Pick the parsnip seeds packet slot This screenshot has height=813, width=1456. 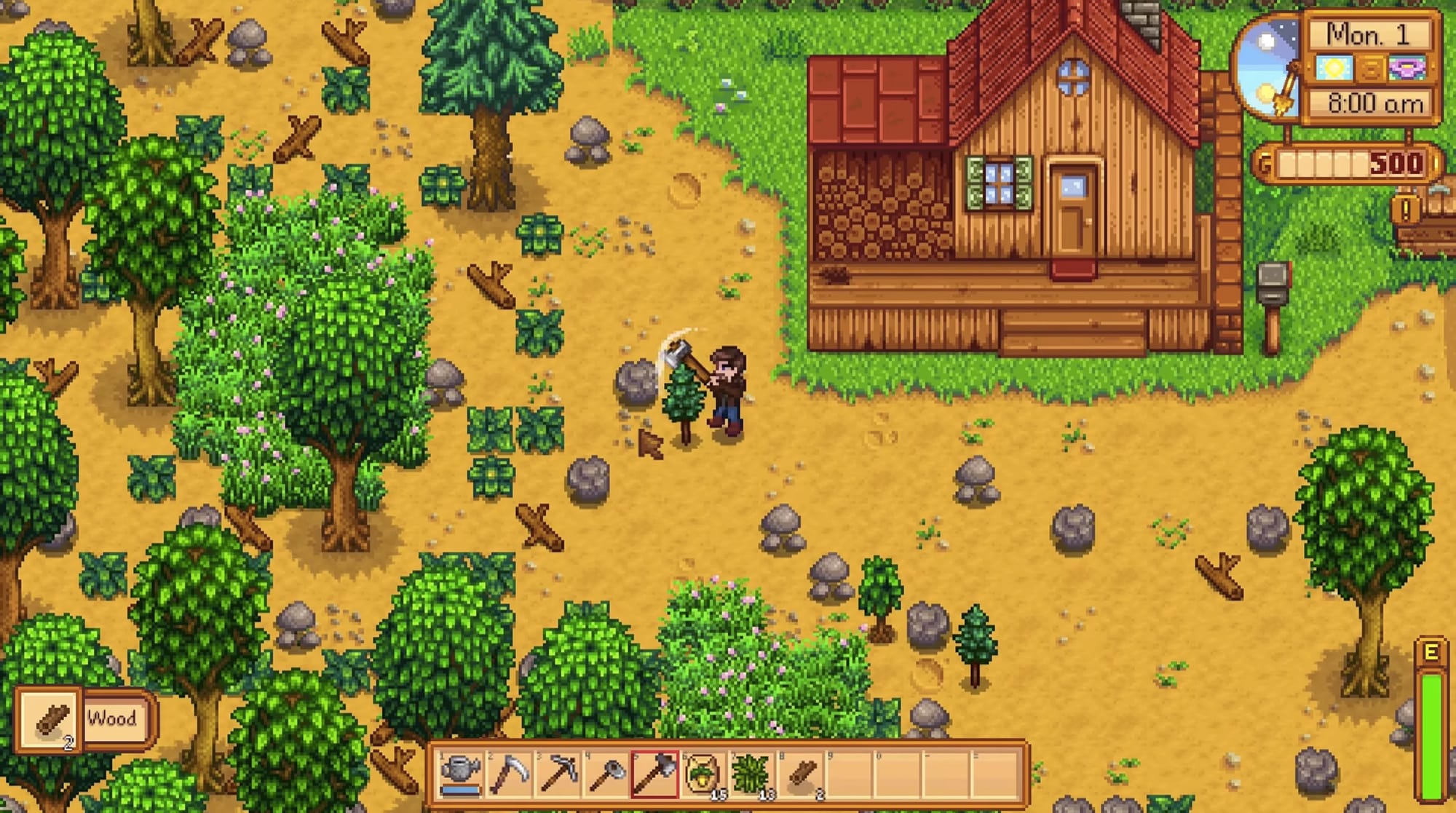[704, 774]
